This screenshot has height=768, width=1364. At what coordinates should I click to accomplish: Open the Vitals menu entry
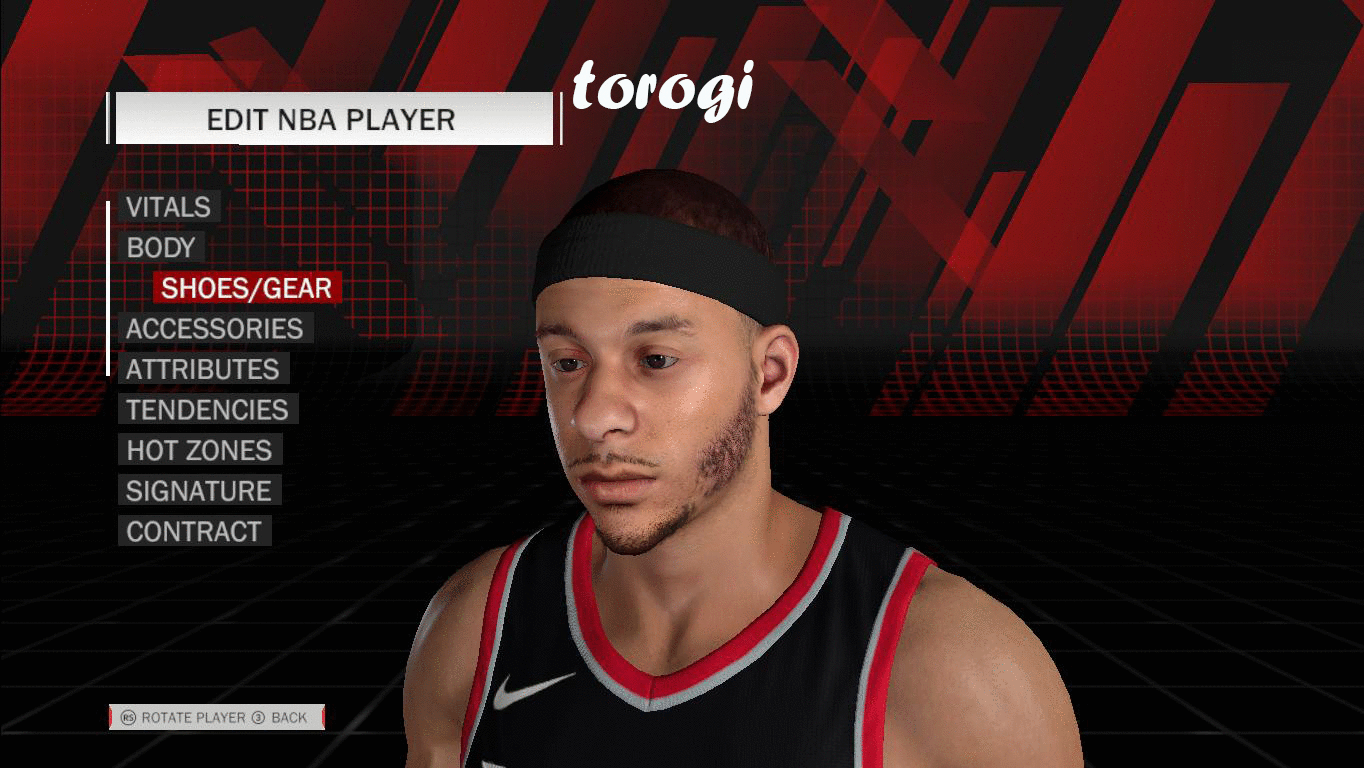(x=168, y=207)
